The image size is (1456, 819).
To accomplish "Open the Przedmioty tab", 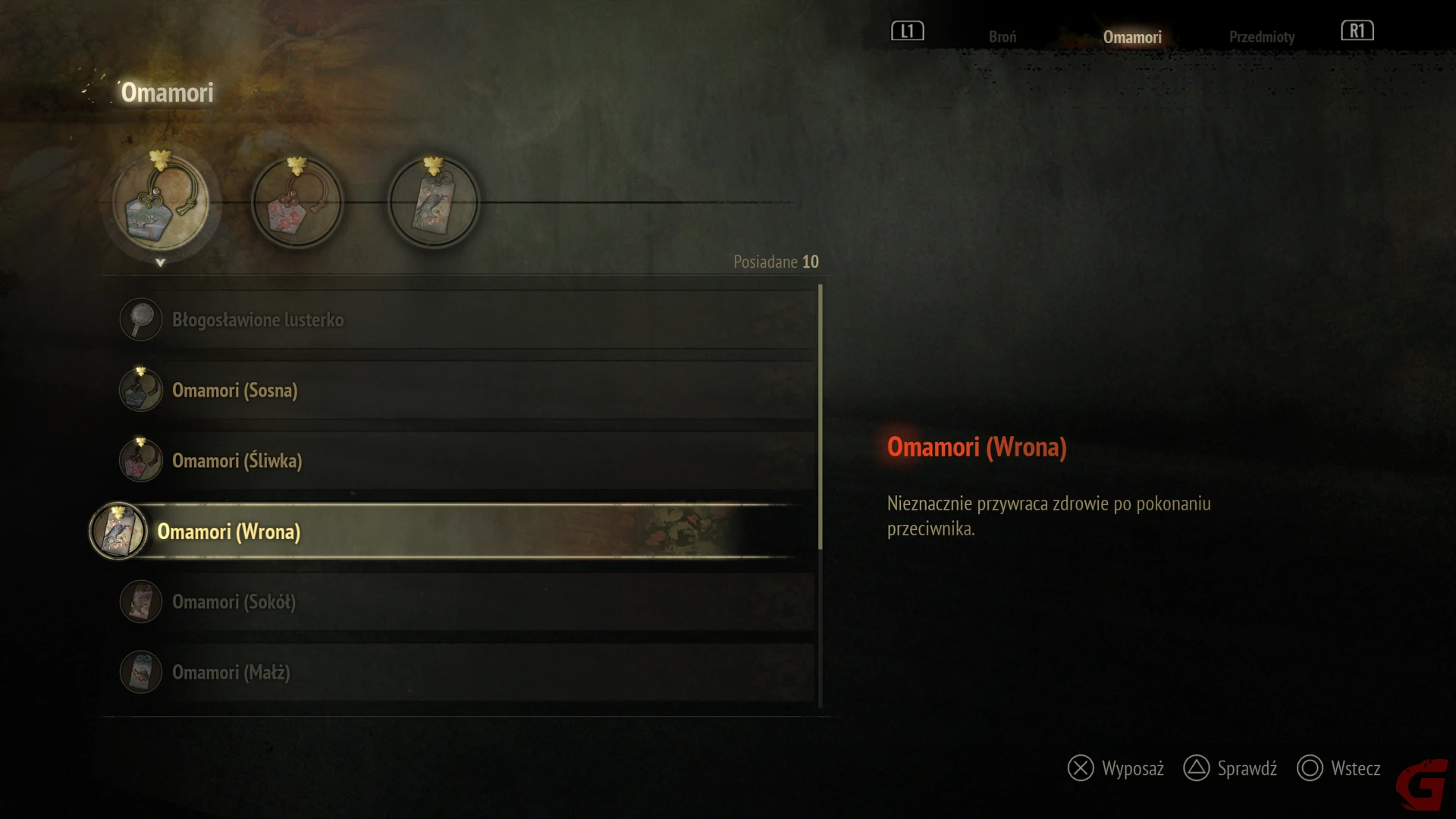I will (x=1261, y=36).
